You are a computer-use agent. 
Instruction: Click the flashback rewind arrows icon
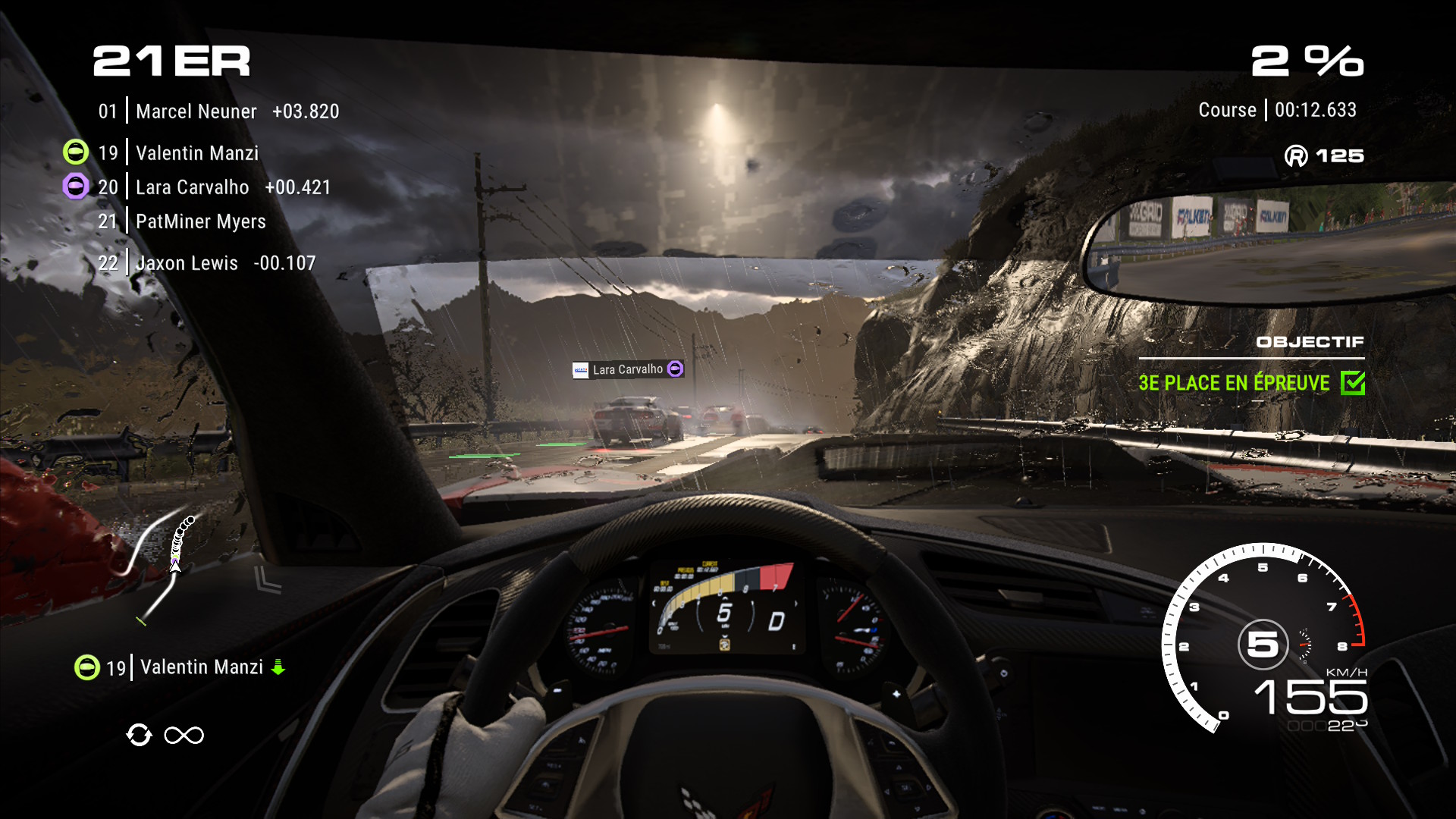pos(139,735)
